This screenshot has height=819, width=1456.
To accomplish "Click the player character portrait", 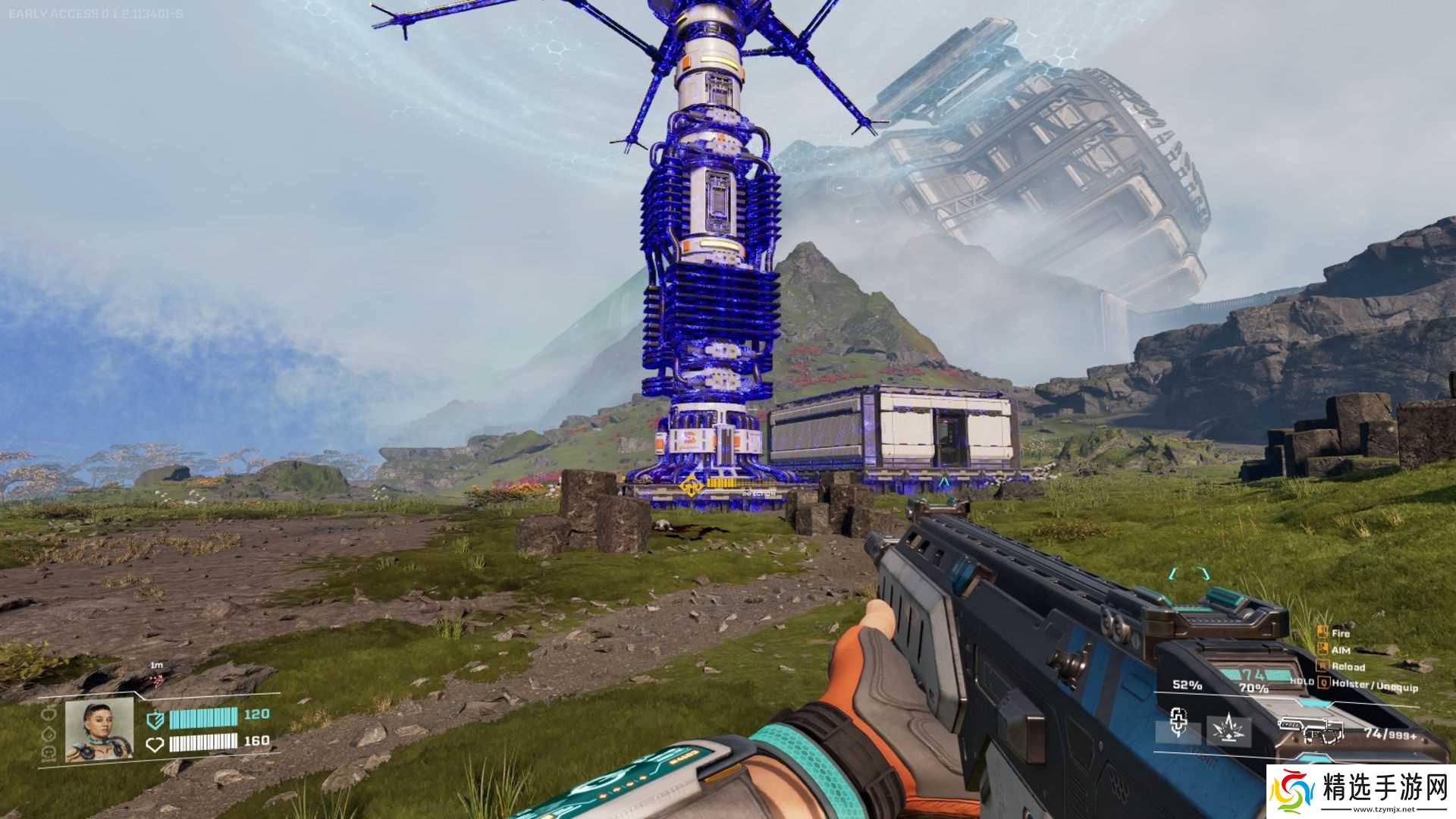I will pos(99,730).
